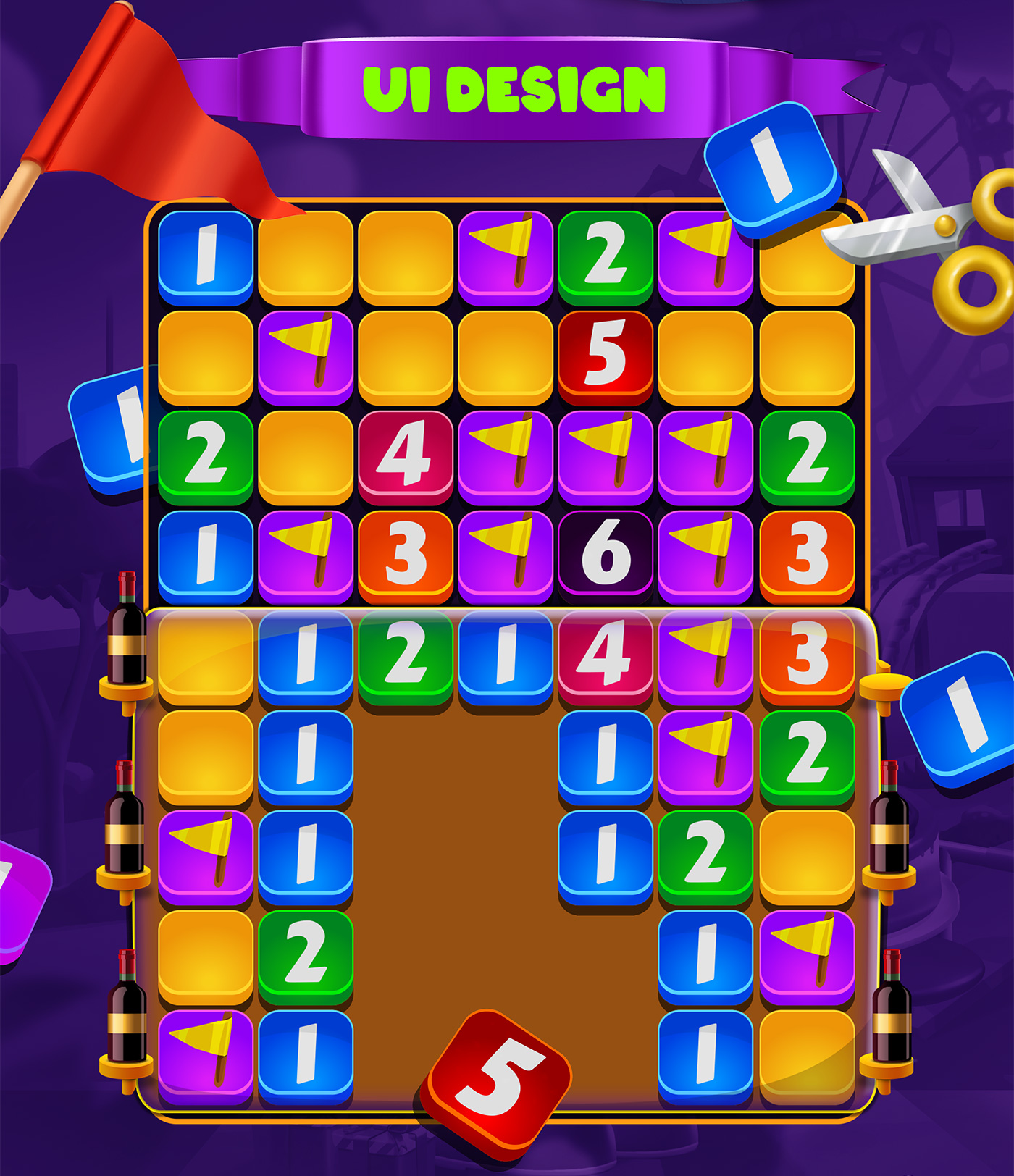Select the blue 1 tile in the board's top-left corner

tap(206, 256)
